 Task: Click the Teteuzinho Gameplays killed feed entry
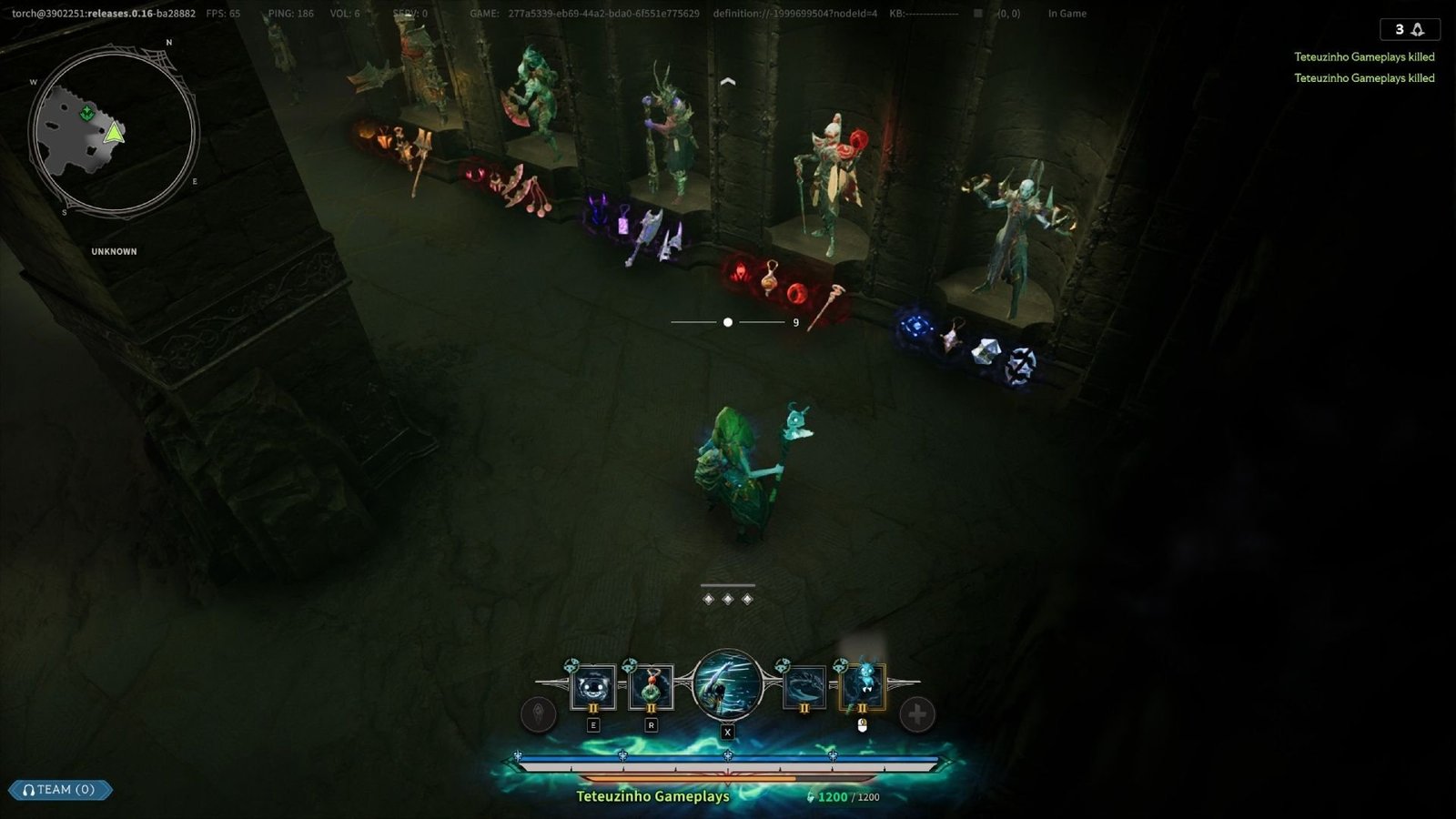click(x=1363, y=56)
